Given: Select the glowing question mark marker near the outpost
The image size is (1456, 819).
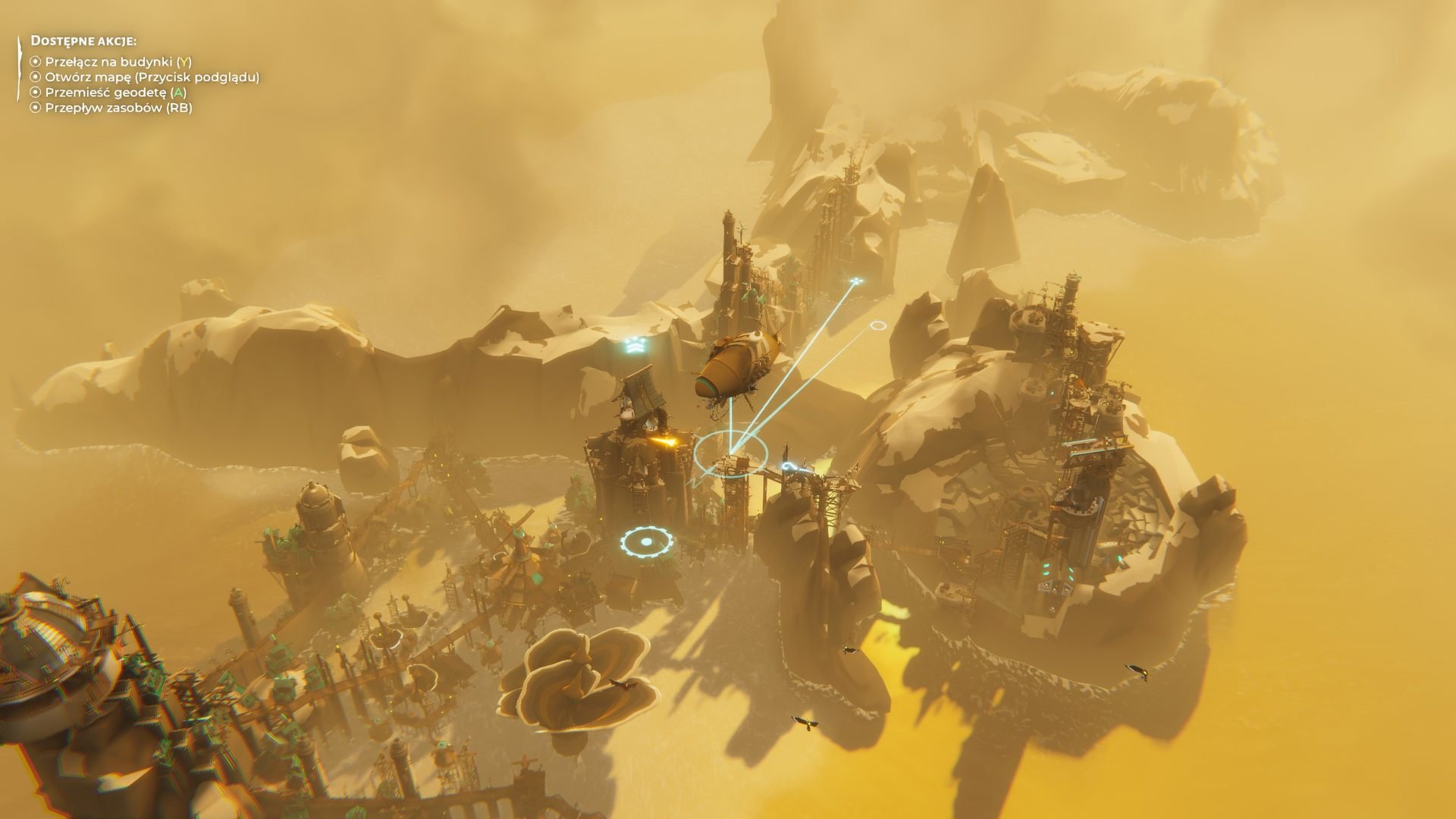Looking at the screenshot, I should click(791, 466).
